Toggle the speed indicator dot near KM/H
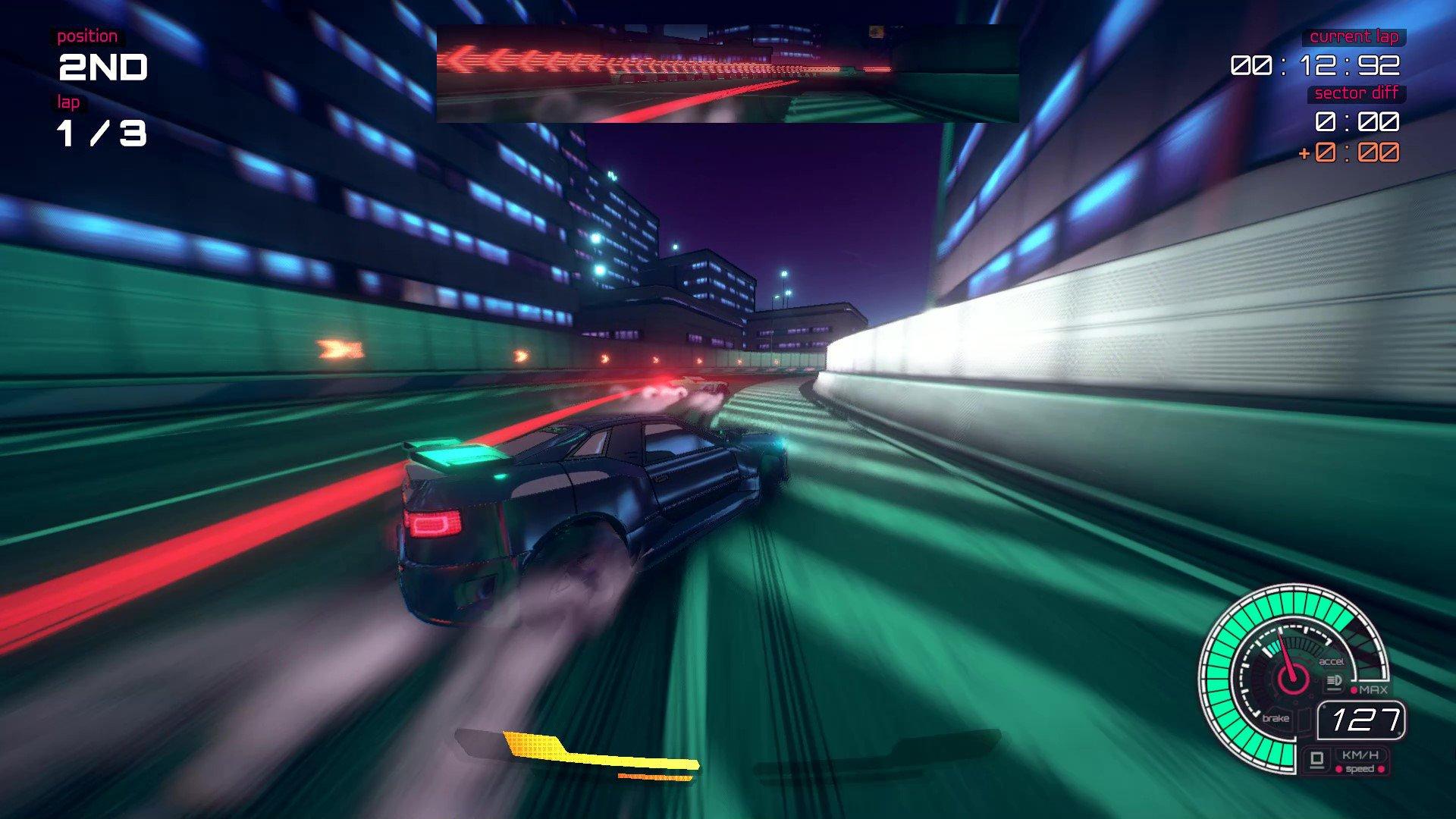1456x819 pixels. coord(1338,768)
